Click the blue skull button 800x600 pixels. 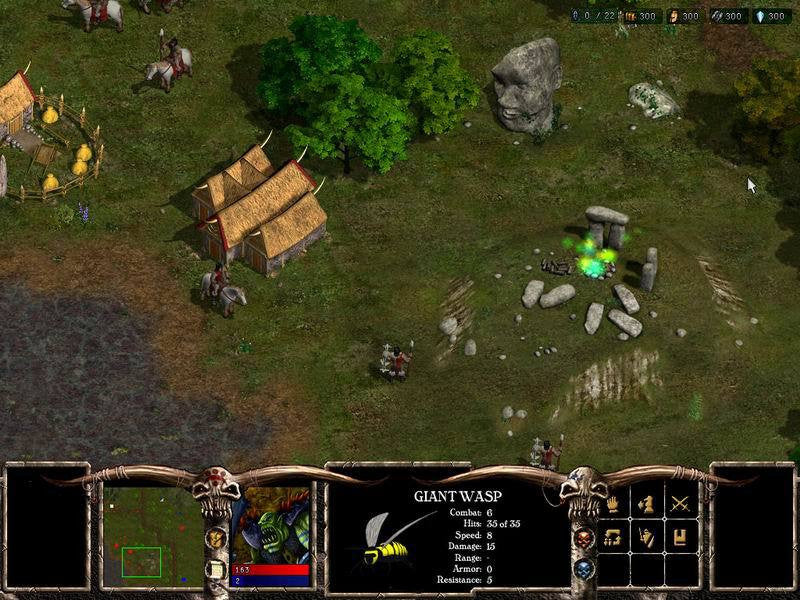point(585,568)
